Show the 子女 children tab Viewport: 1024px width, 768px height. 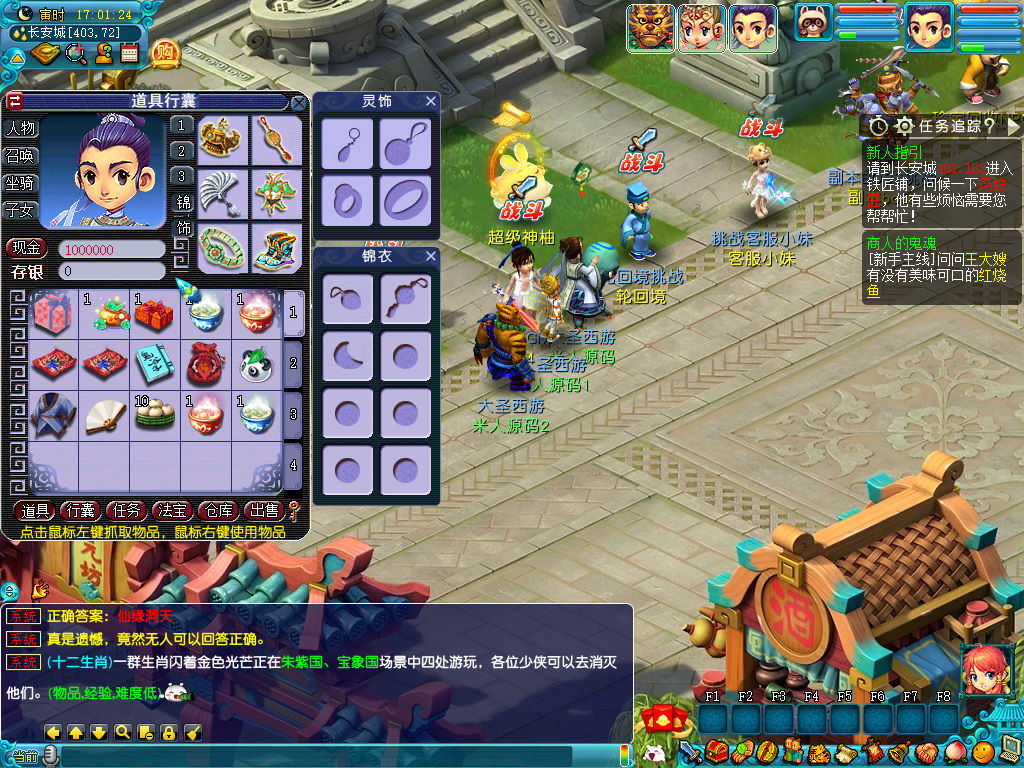point(21,210)
